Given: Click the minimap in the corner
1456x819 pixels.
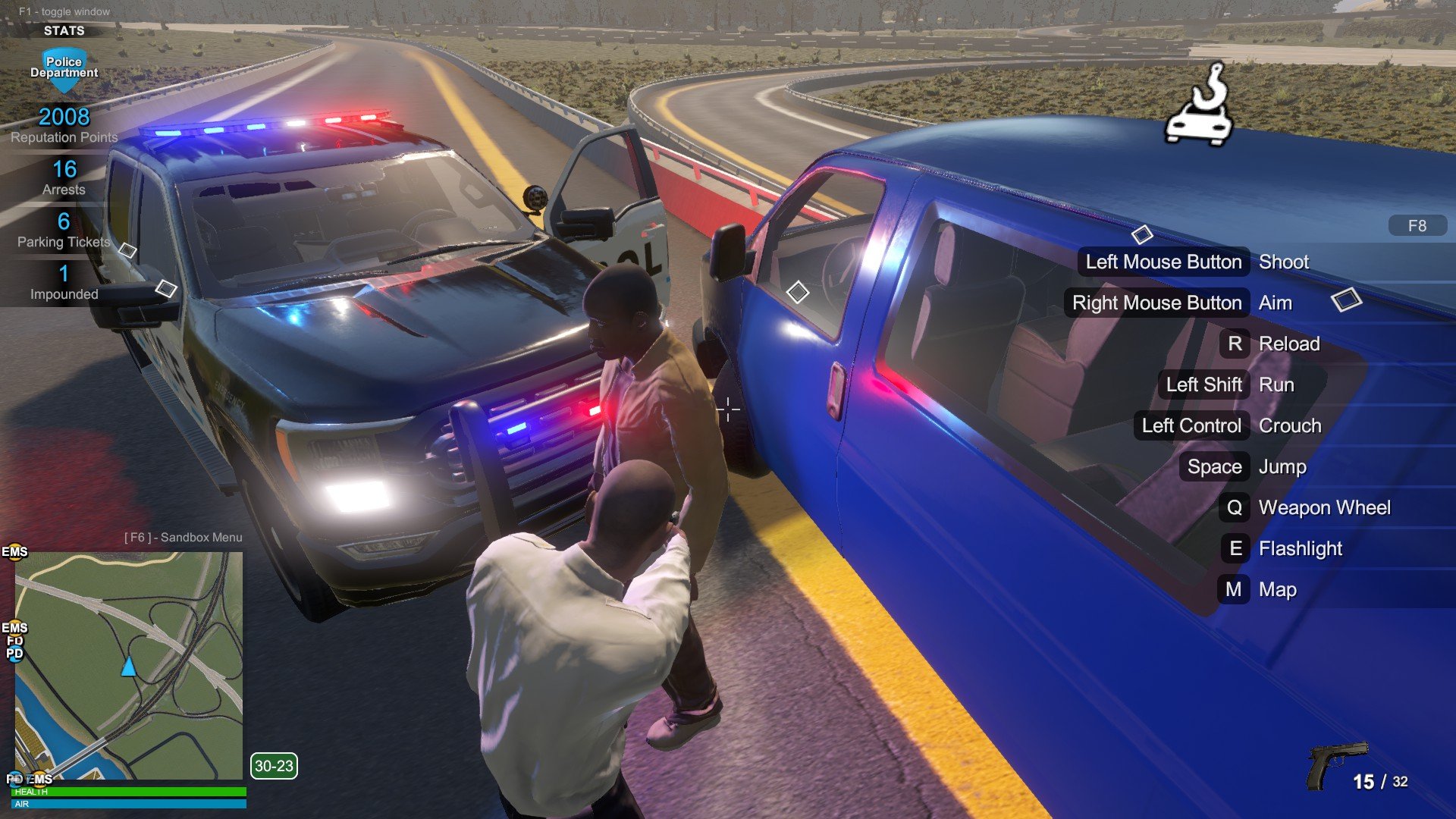Looking at the screenshot, I should [x=129, y=665].
